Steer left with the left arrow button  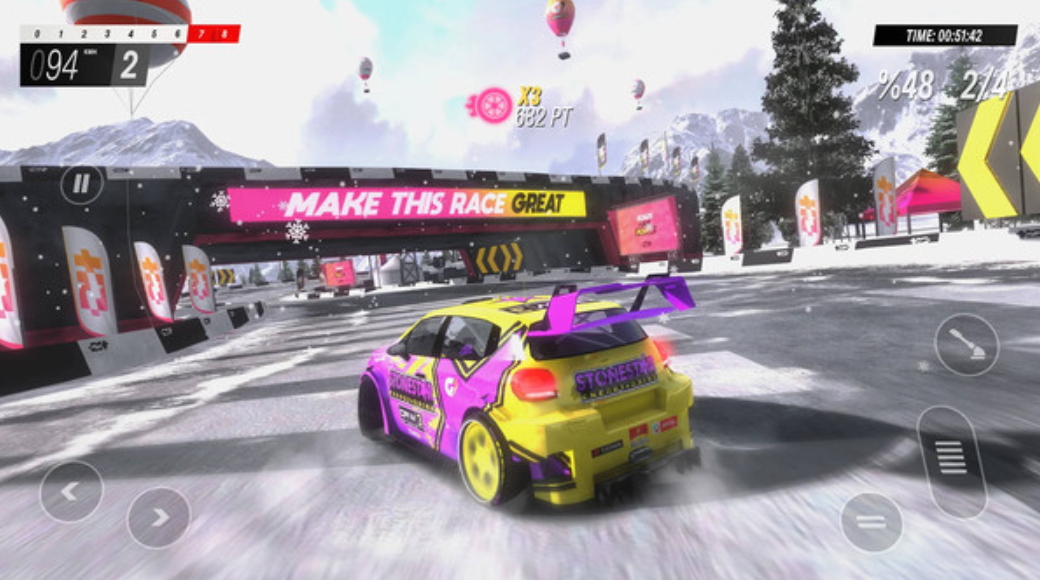71,491
